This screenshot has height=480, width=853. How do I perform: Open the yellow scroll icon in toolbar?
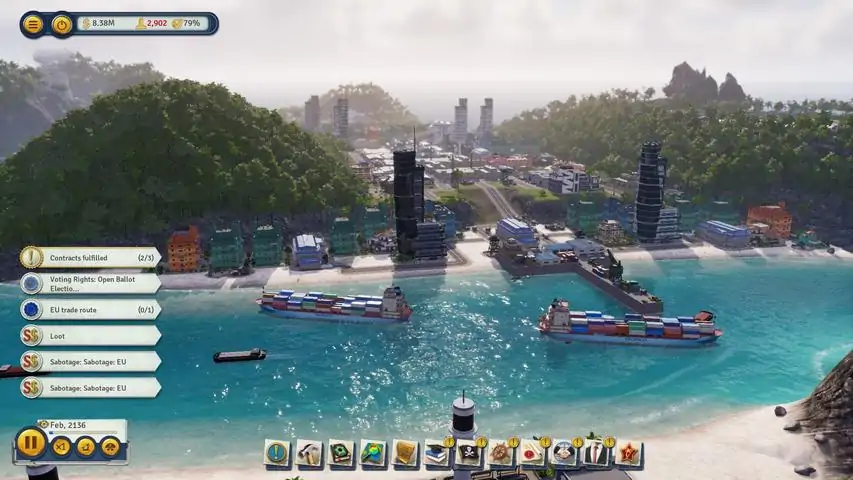(x=405, y=453)
